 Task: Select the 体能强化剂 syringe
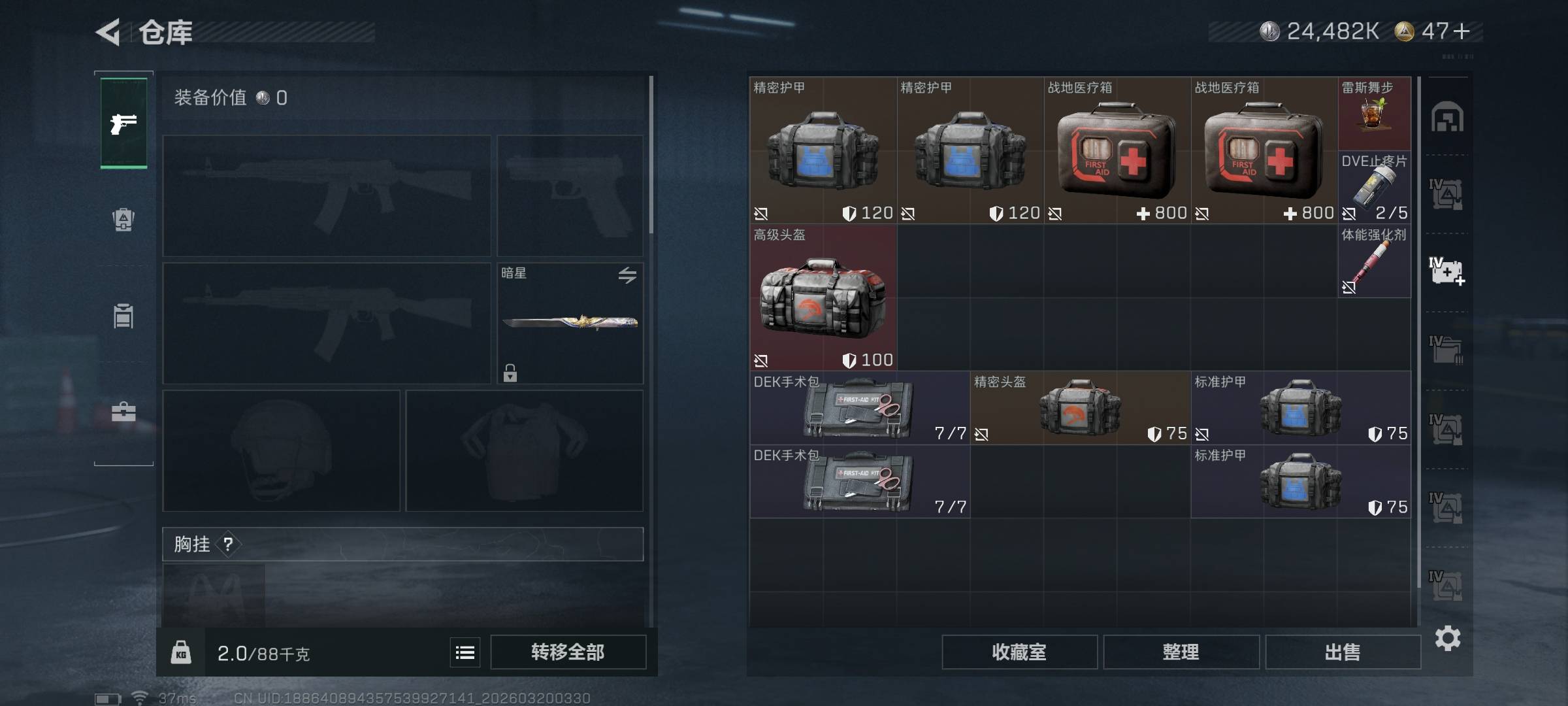1374,261
